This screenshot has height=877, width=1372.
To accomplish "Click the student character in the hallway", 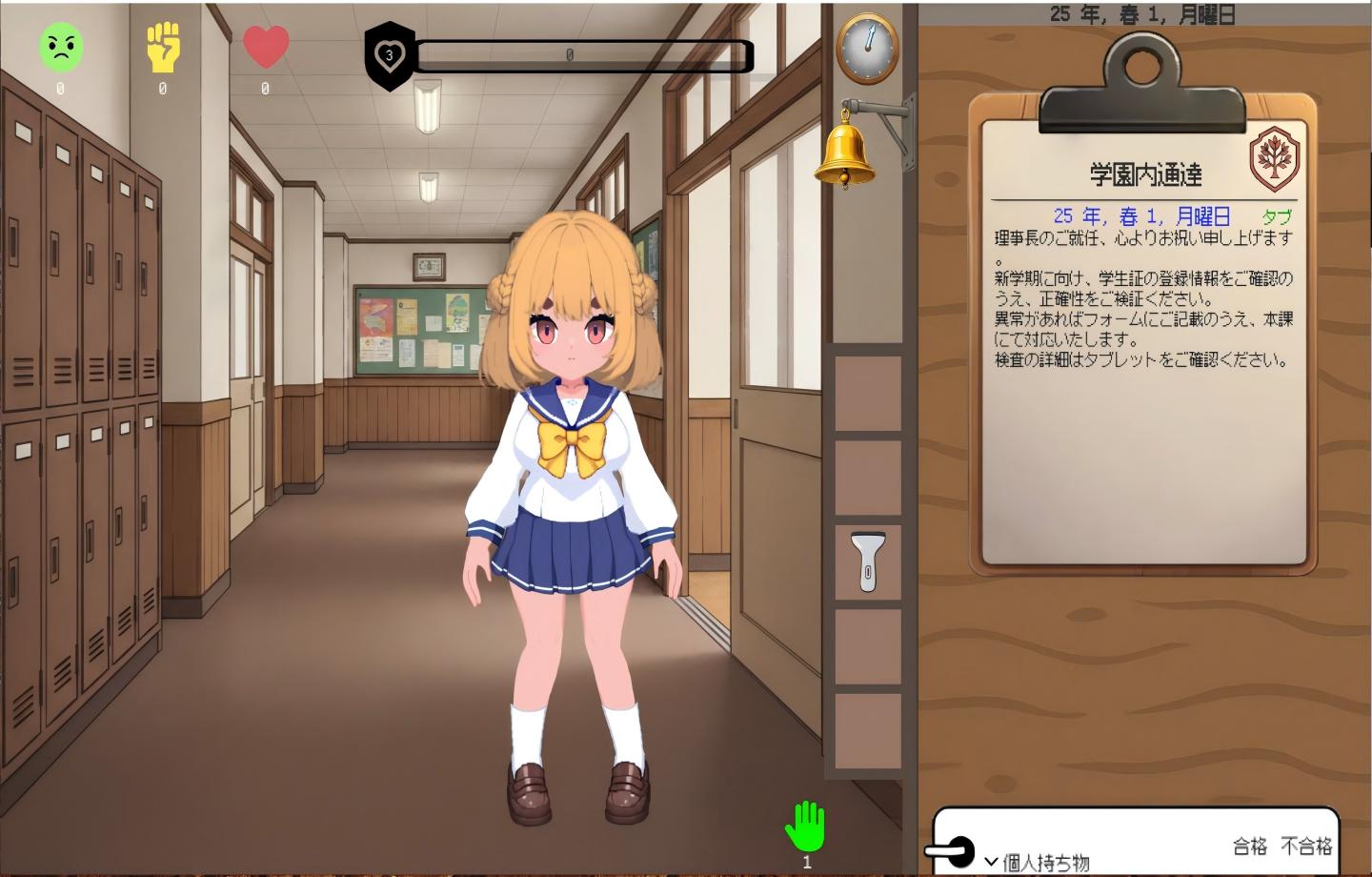I will [x=569, y=458].
